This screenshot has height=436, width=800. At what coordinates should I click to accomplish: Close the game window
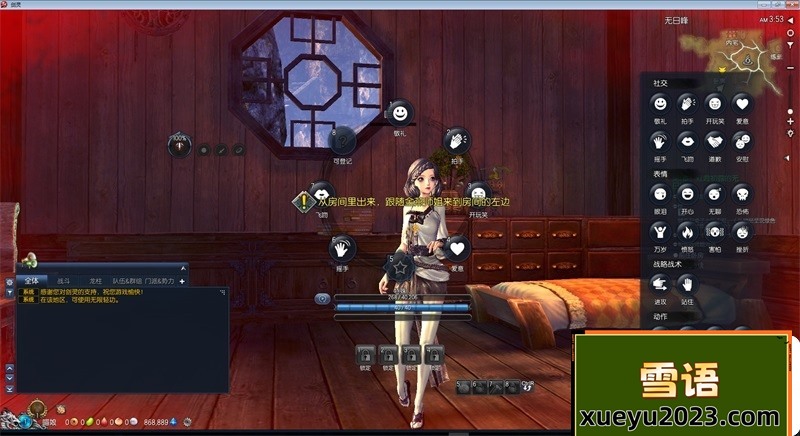click(x=789, y=5)
